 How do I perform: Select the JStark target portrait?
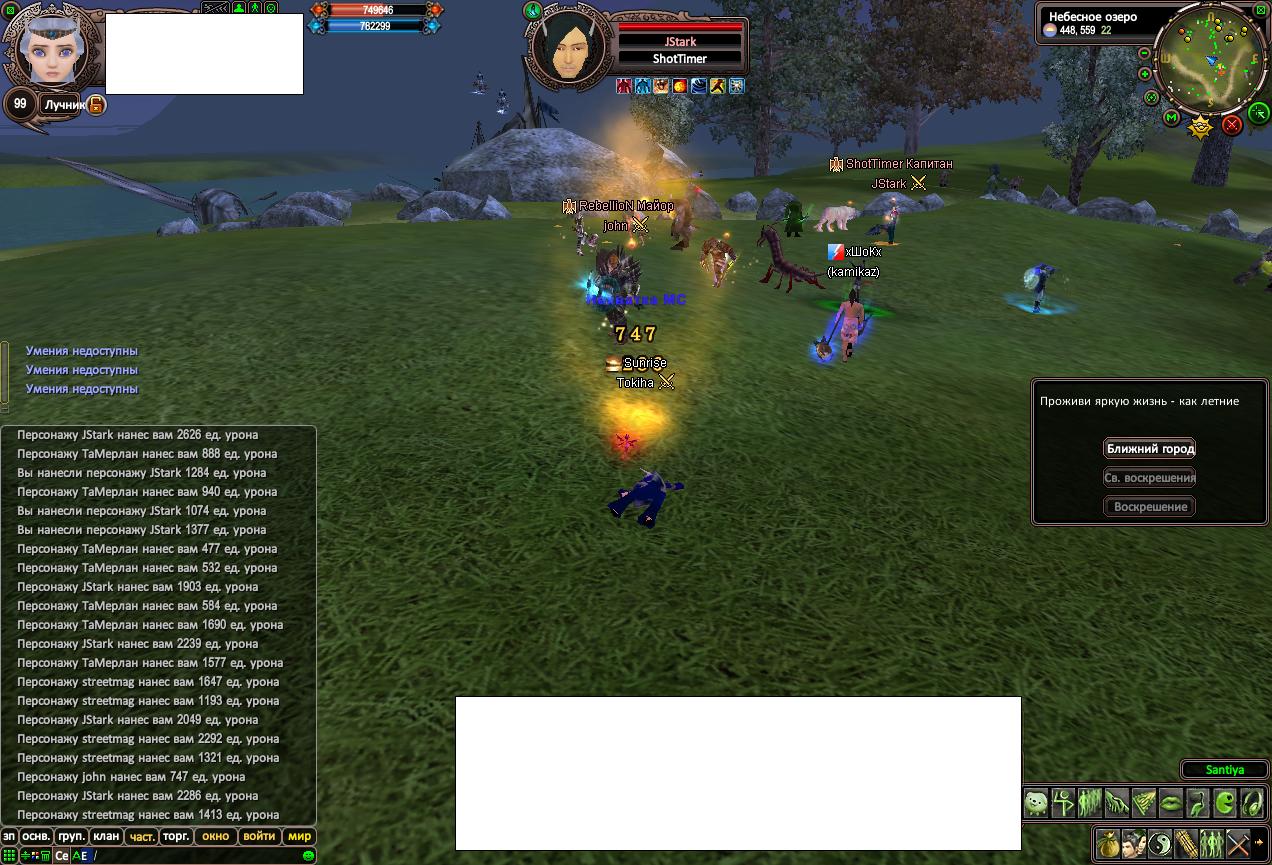tap(567, 45)
